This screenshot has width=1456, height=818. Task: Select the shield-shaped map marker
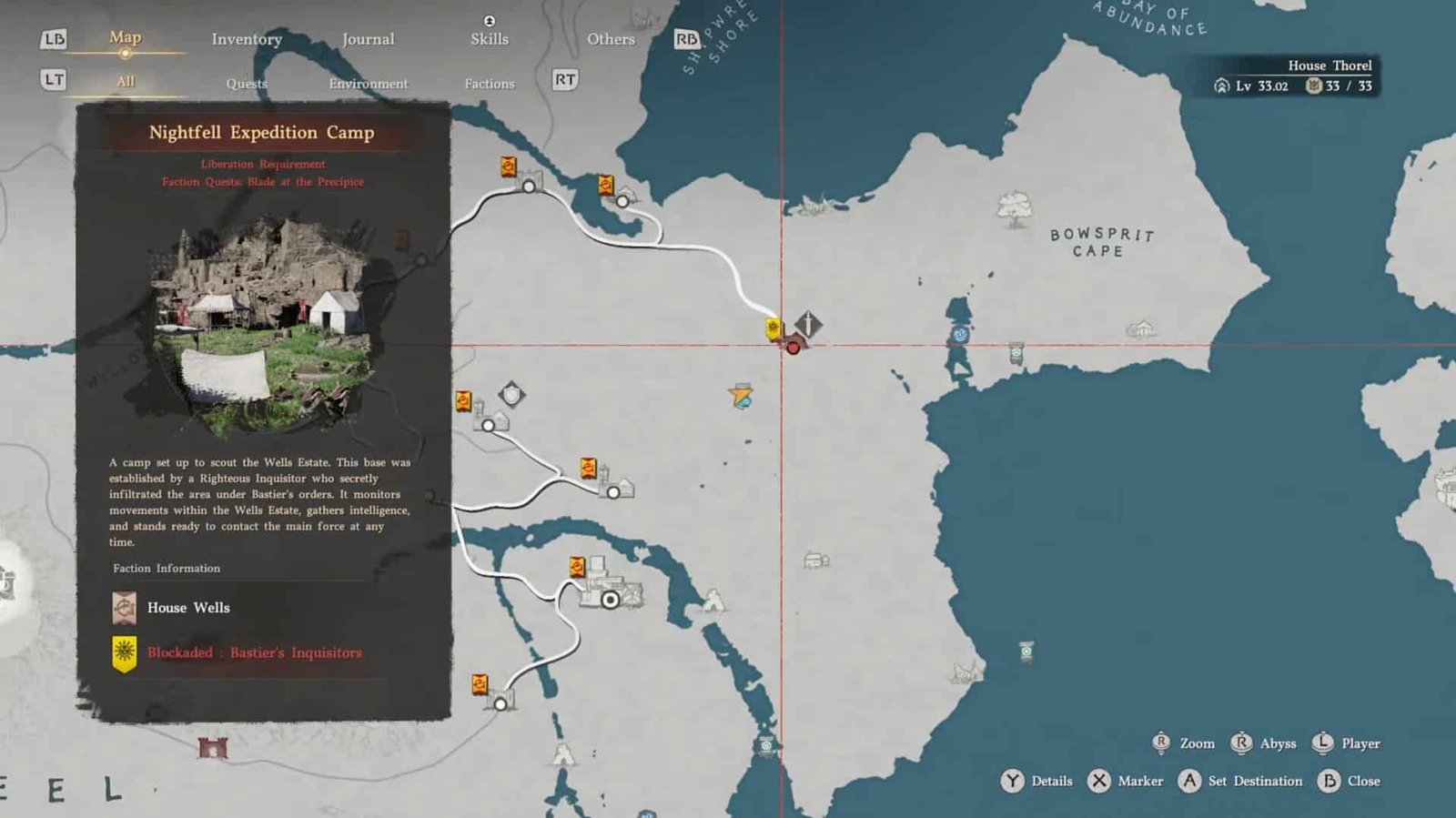(512, 394)
